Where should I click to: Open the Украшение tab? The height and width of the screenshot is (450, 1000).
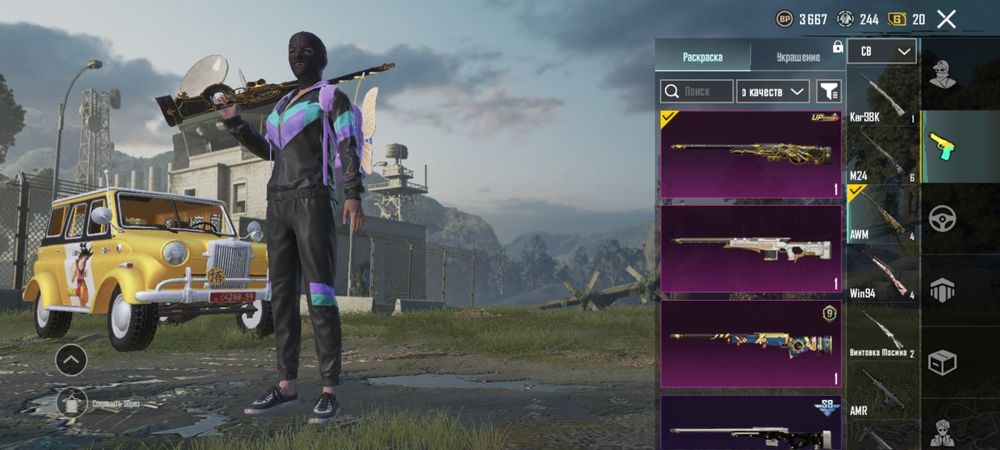click(x=798, y=56)
